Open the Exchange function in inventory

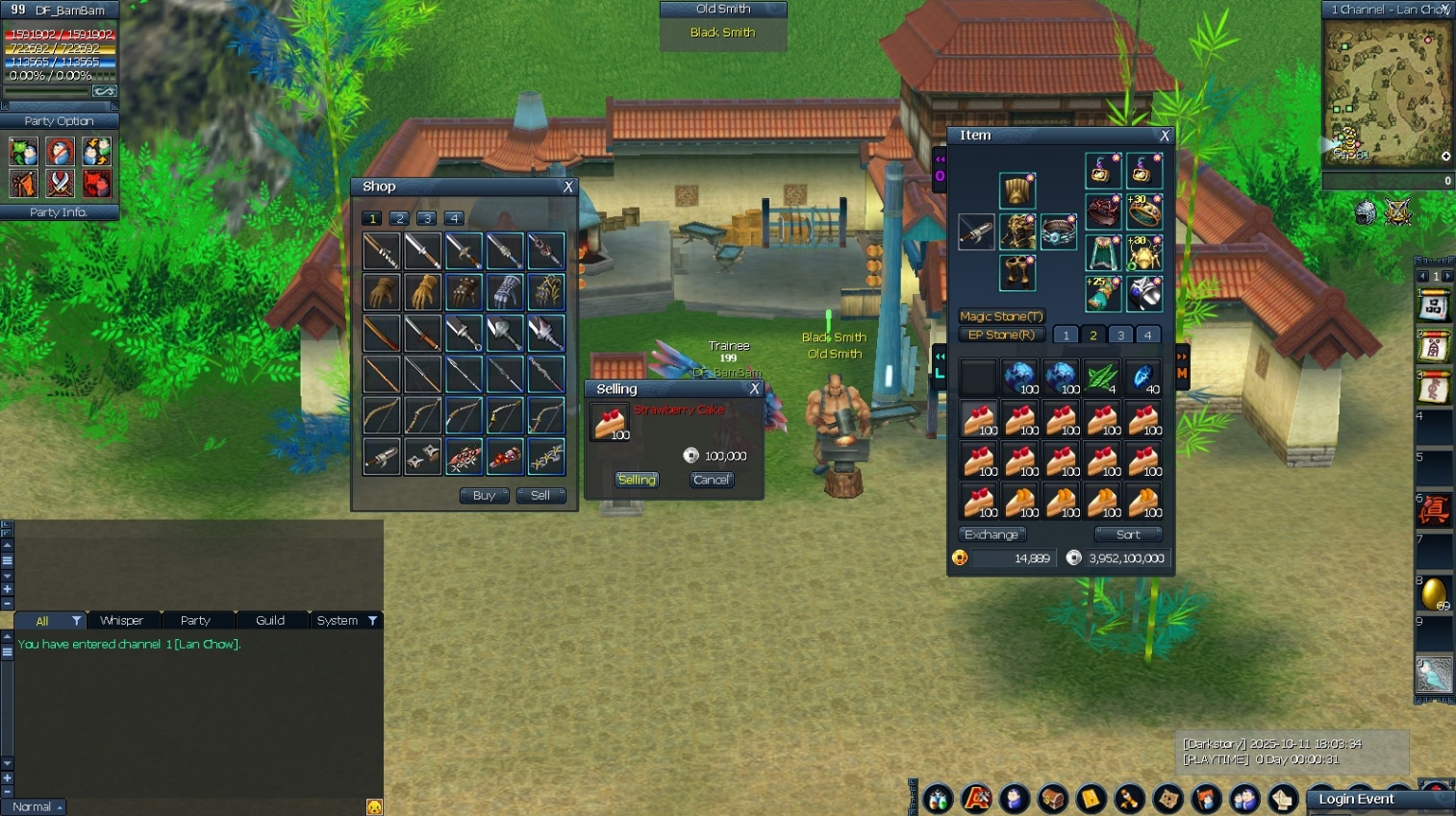pyautogui.click(x=992, y=534)
